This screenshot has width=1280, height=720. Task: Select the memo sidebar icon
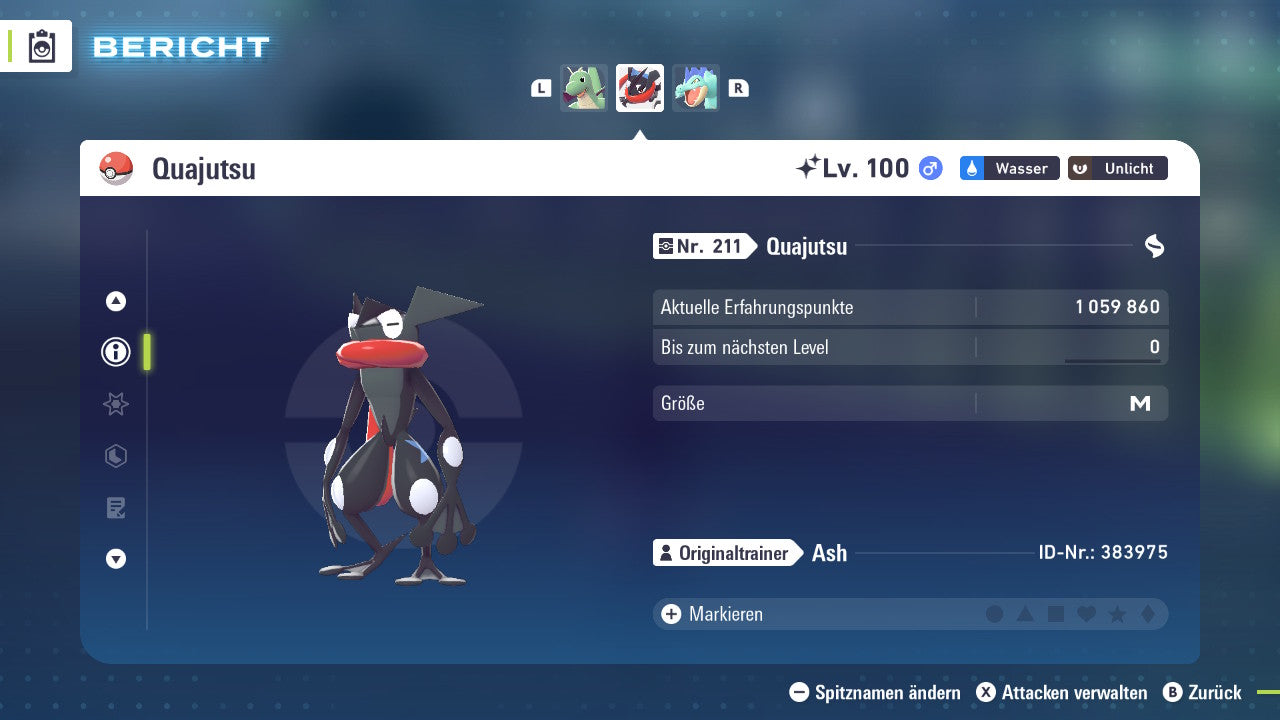click(x=115, y=507)
